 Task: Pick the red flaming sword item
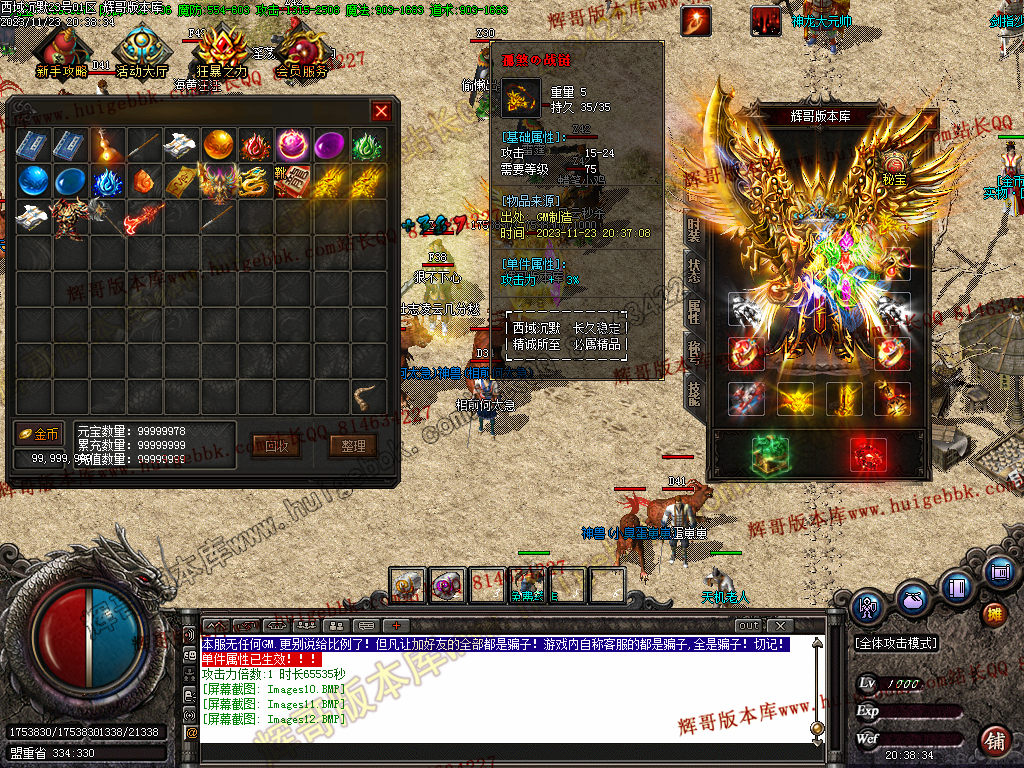(x=143, y=216)
